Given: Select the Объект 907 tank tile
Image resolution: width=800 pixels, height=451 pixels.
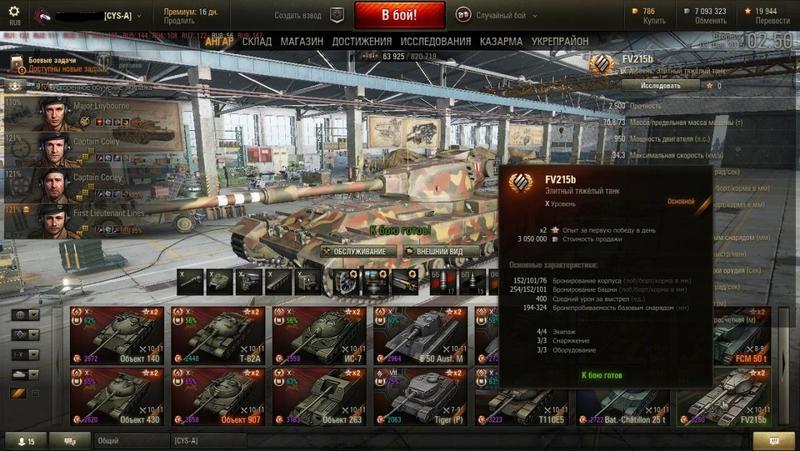Looking at the screenshot, I should click(x=216, y=396).
